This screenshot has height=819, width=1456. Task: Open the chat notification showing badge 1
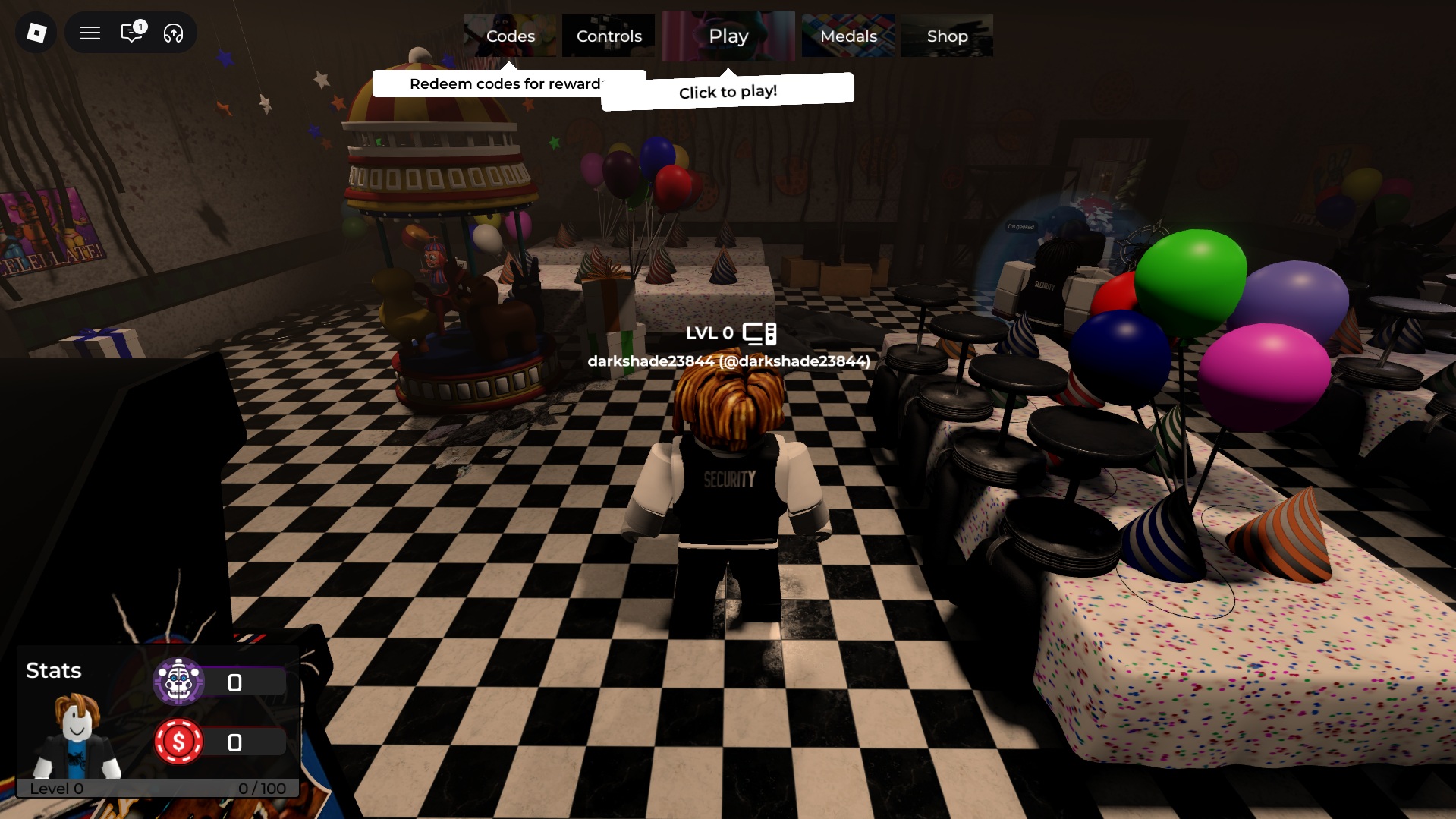tap(131, 33)
